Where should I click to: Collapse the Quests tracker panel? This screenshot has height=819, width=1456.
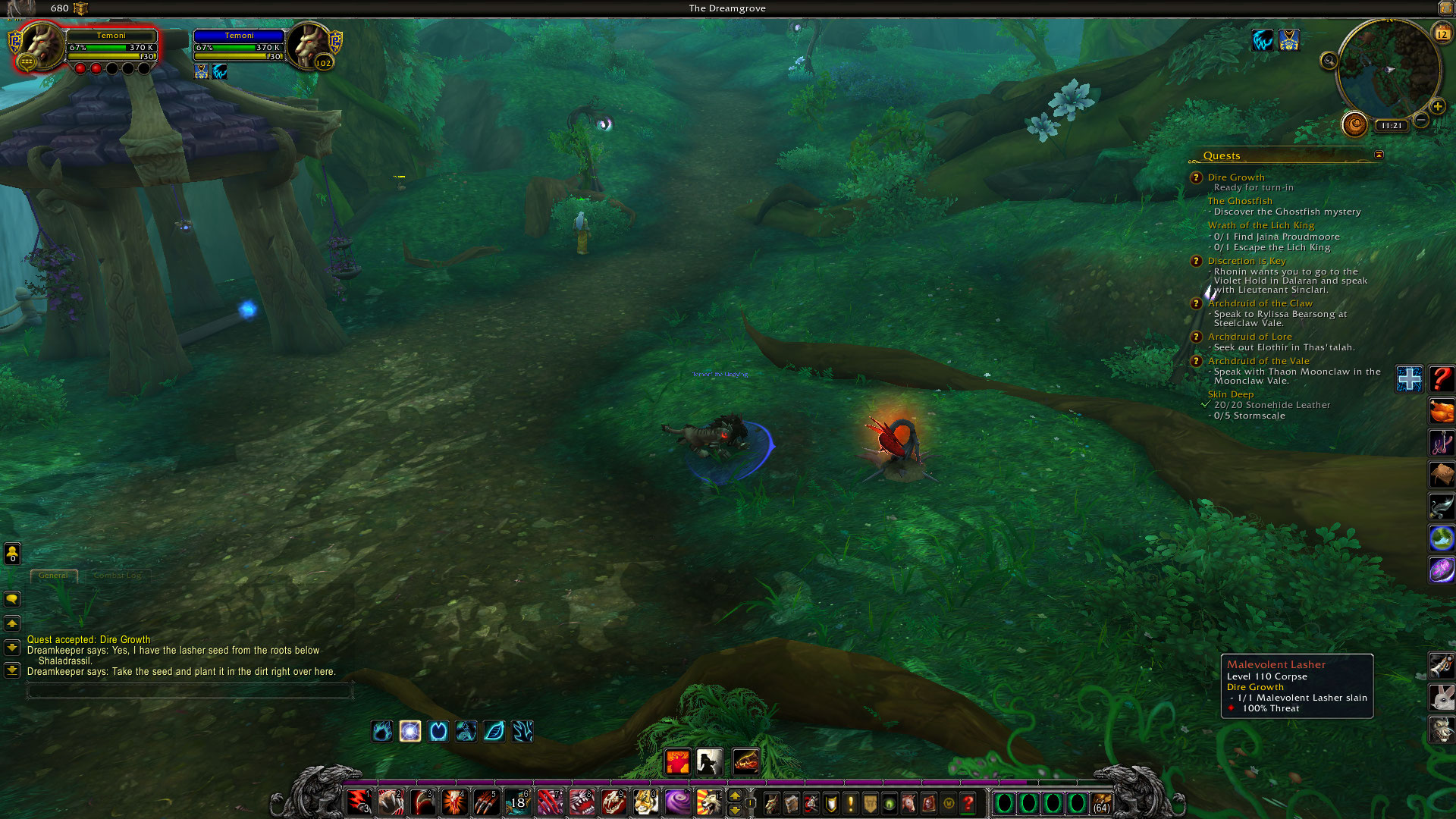point(1379,155)
